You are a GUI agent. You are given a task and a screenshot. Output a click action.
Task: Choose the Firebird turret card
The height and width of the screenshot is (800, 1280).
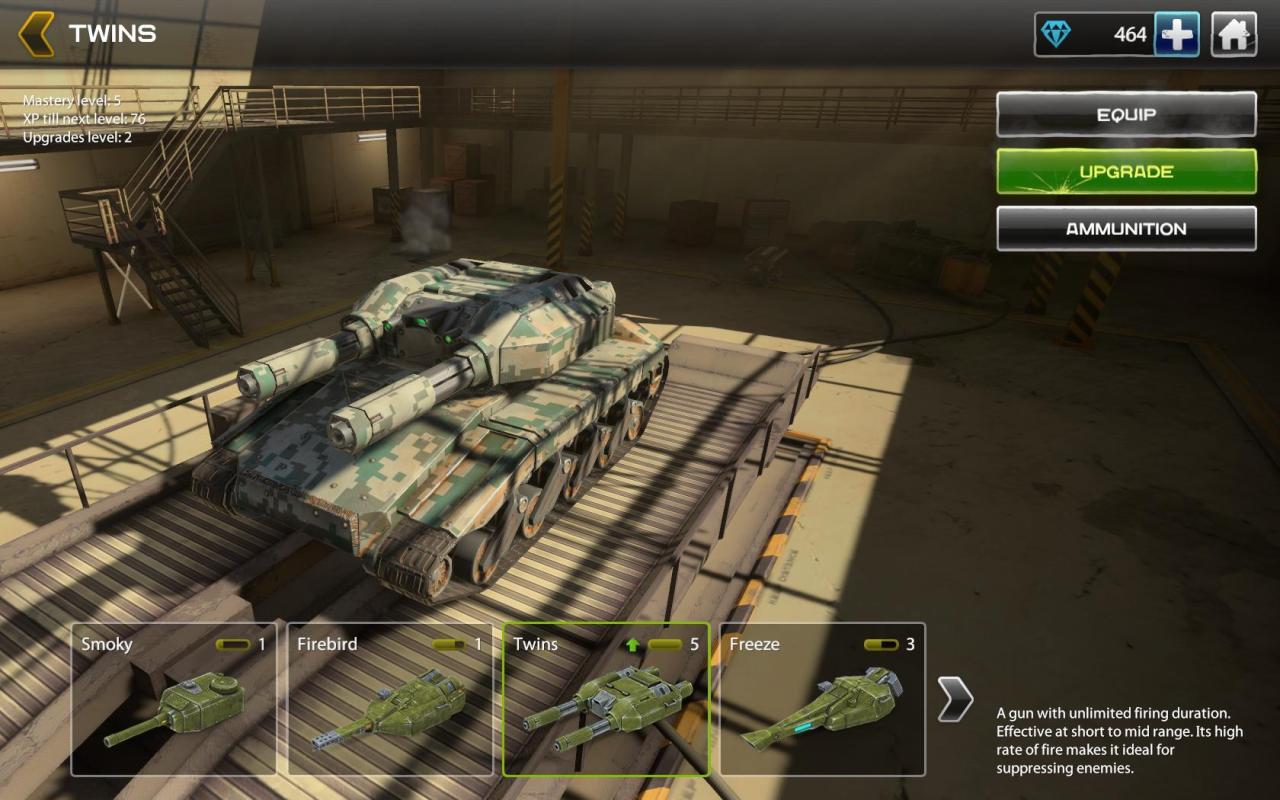coord(390,700)
